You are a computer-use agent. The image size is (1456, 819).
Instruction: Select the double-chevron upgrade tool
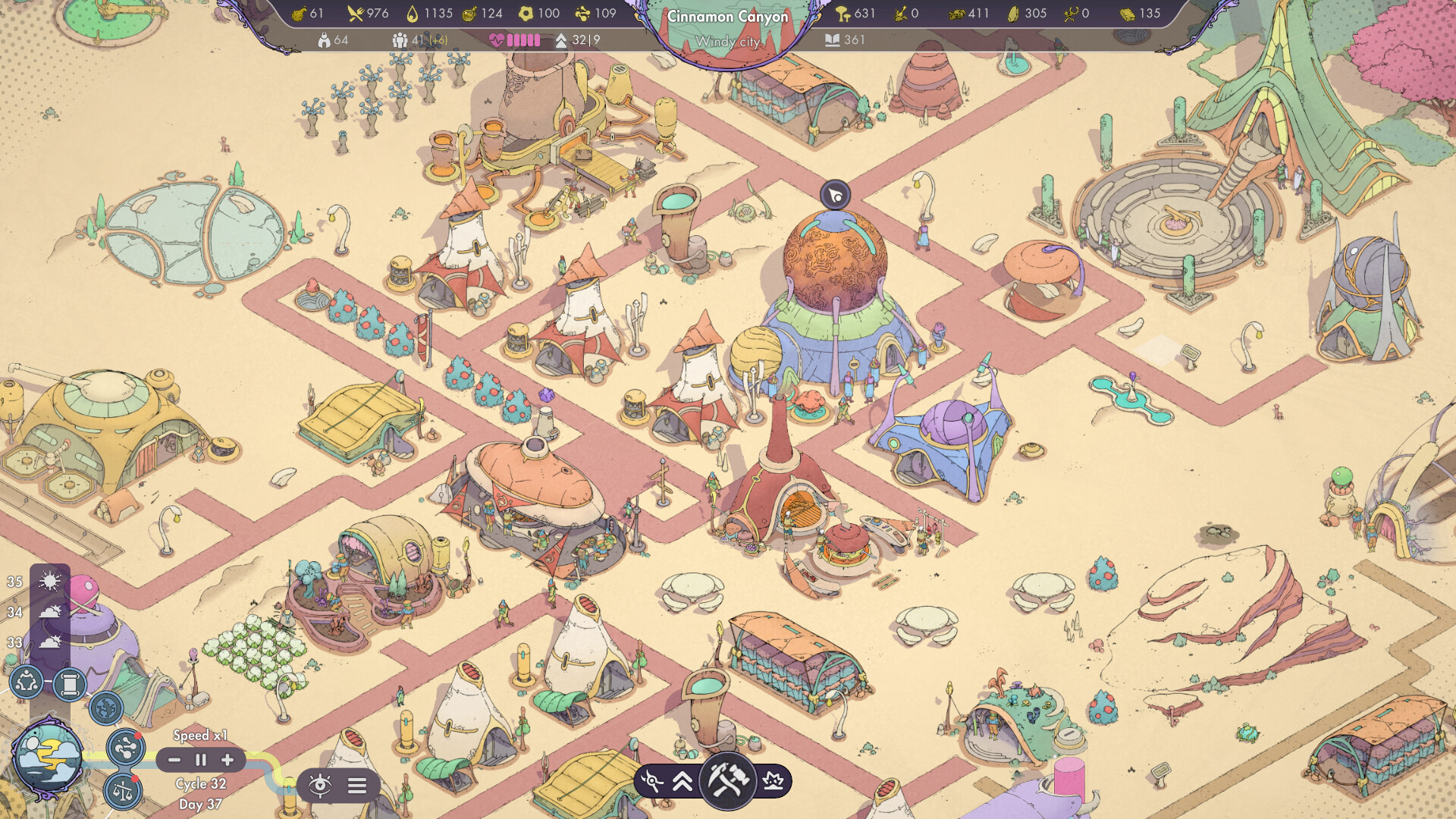point(682,781)
